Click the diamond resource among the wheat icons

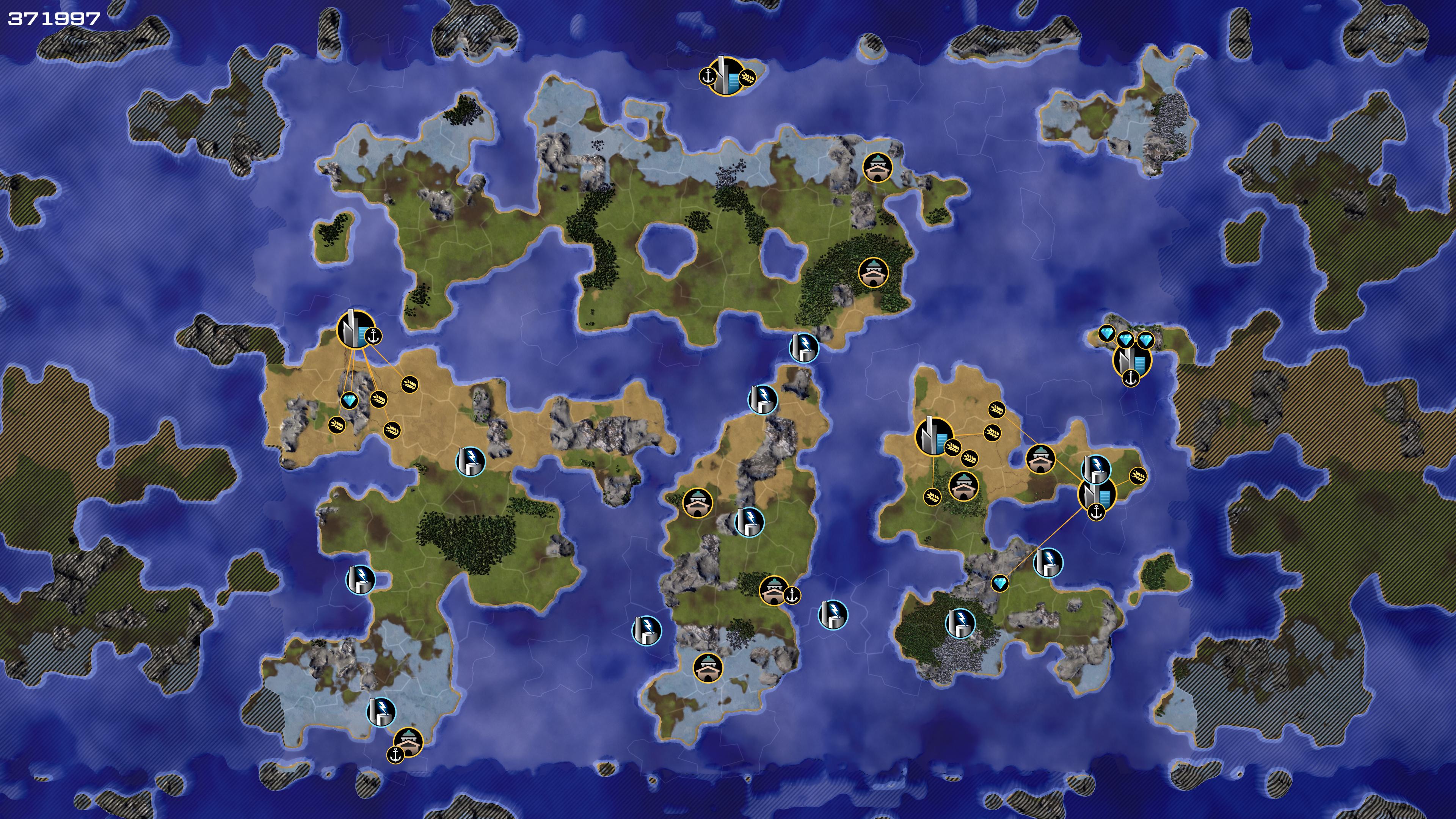350,401
